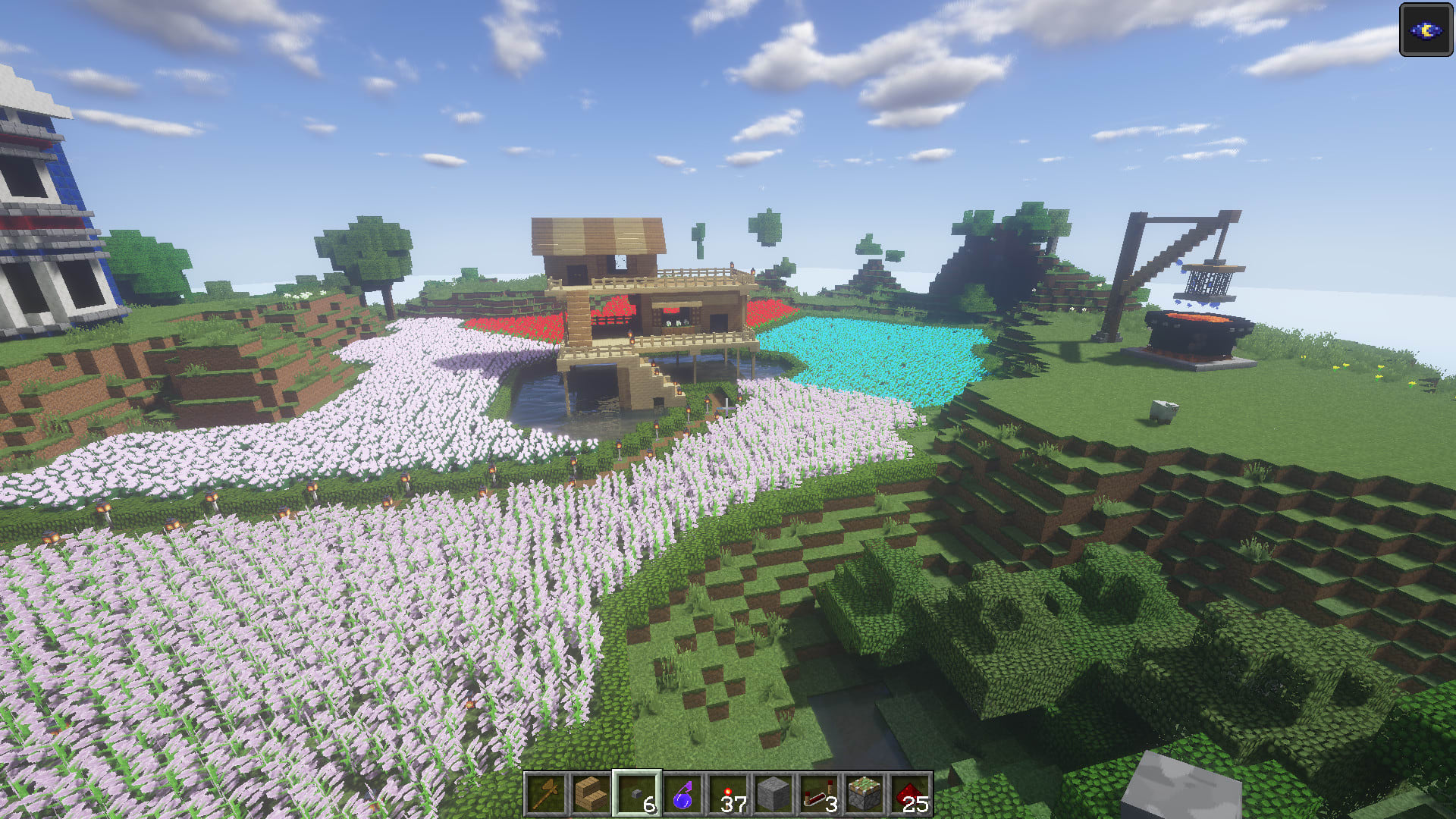
Task: Select the wooden axe hotbar slot
Action: pyautogui.click(x=546, y=794)
